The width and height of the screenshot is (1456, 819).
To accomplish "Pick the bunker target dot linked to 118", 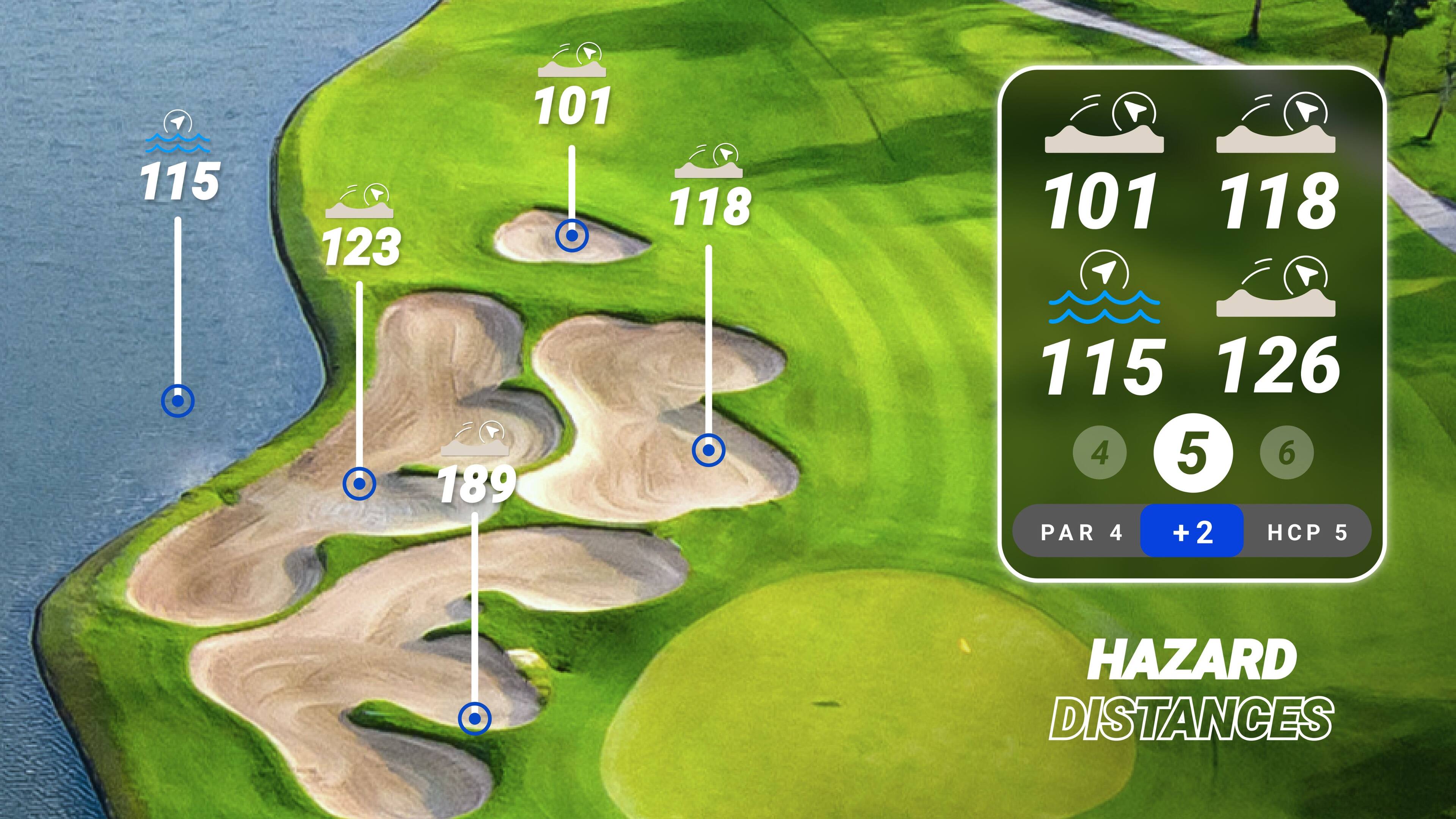I will point(708,450).
